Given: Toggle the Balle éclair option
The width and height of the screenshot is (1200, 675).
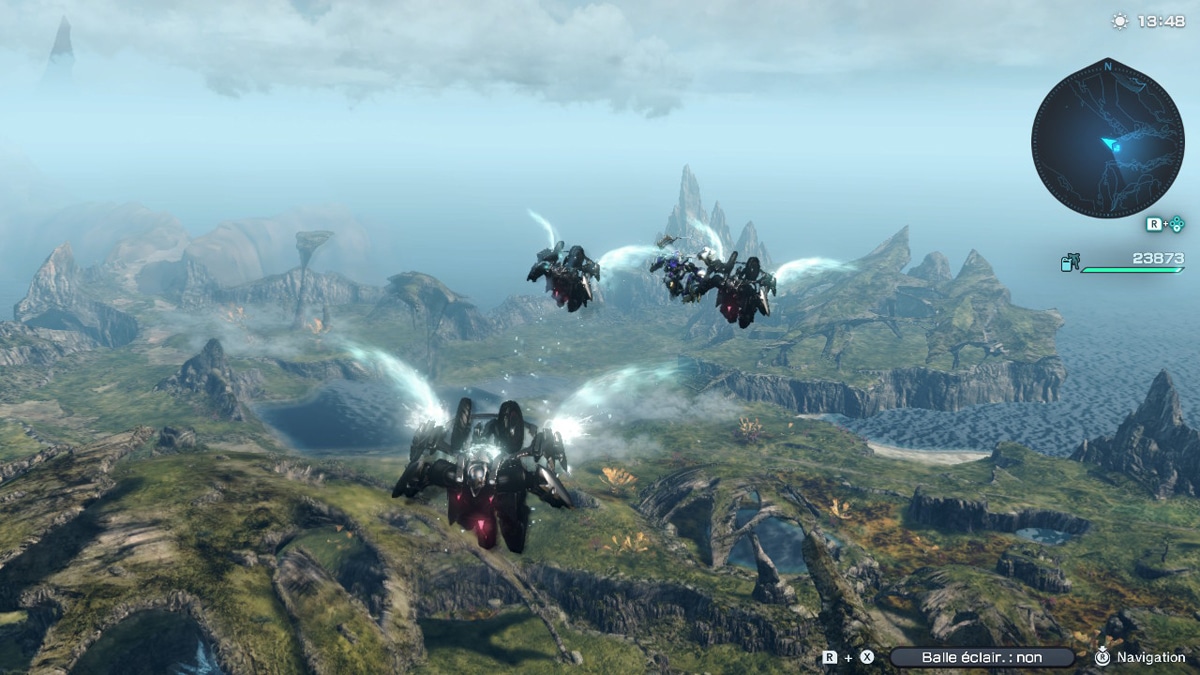Looking at the screenshot, I should (981, 657).
